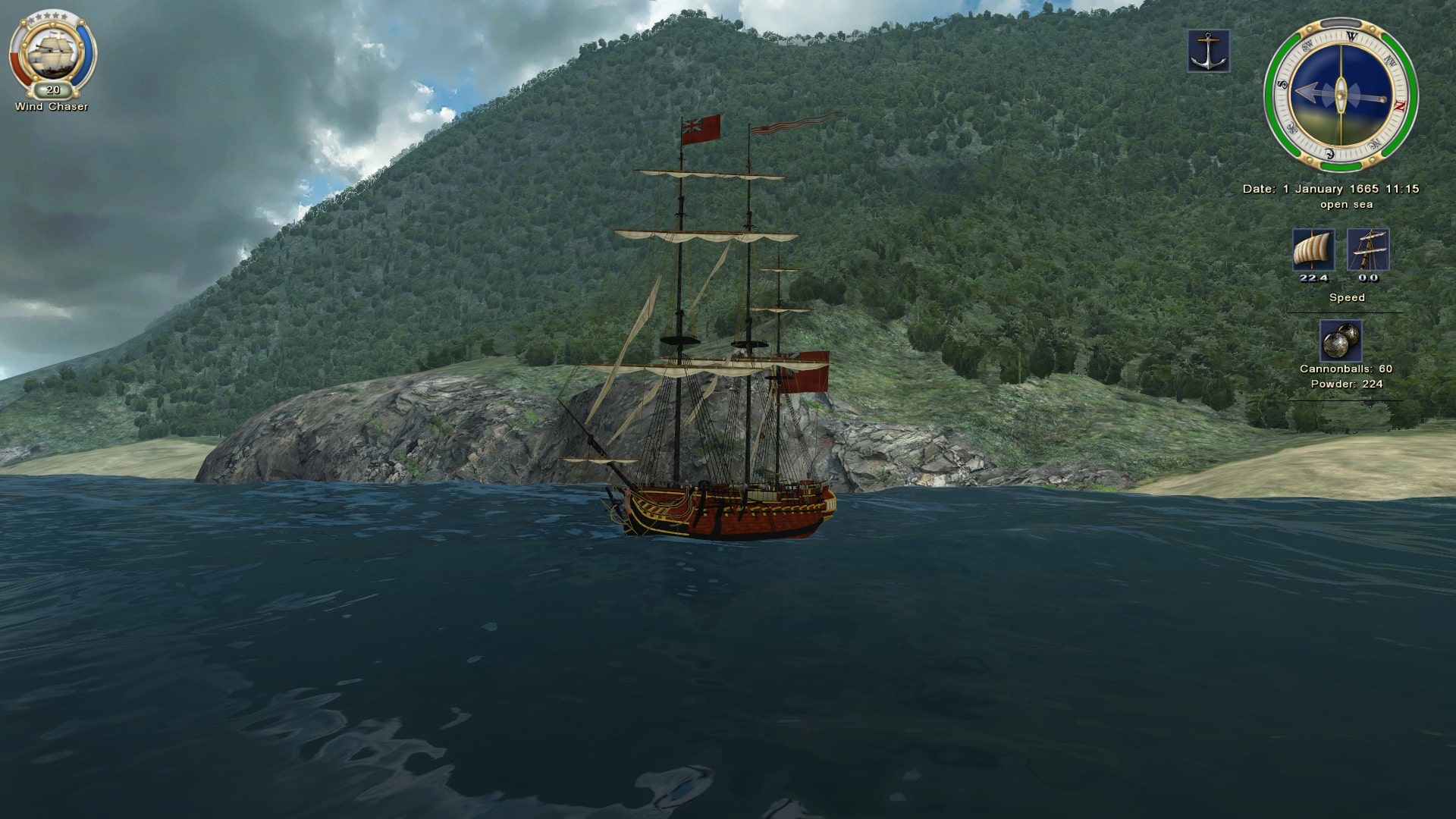Select the sail speed icon
Image resolution: width=1456 pixels, height=819 pixels.
1313,250
